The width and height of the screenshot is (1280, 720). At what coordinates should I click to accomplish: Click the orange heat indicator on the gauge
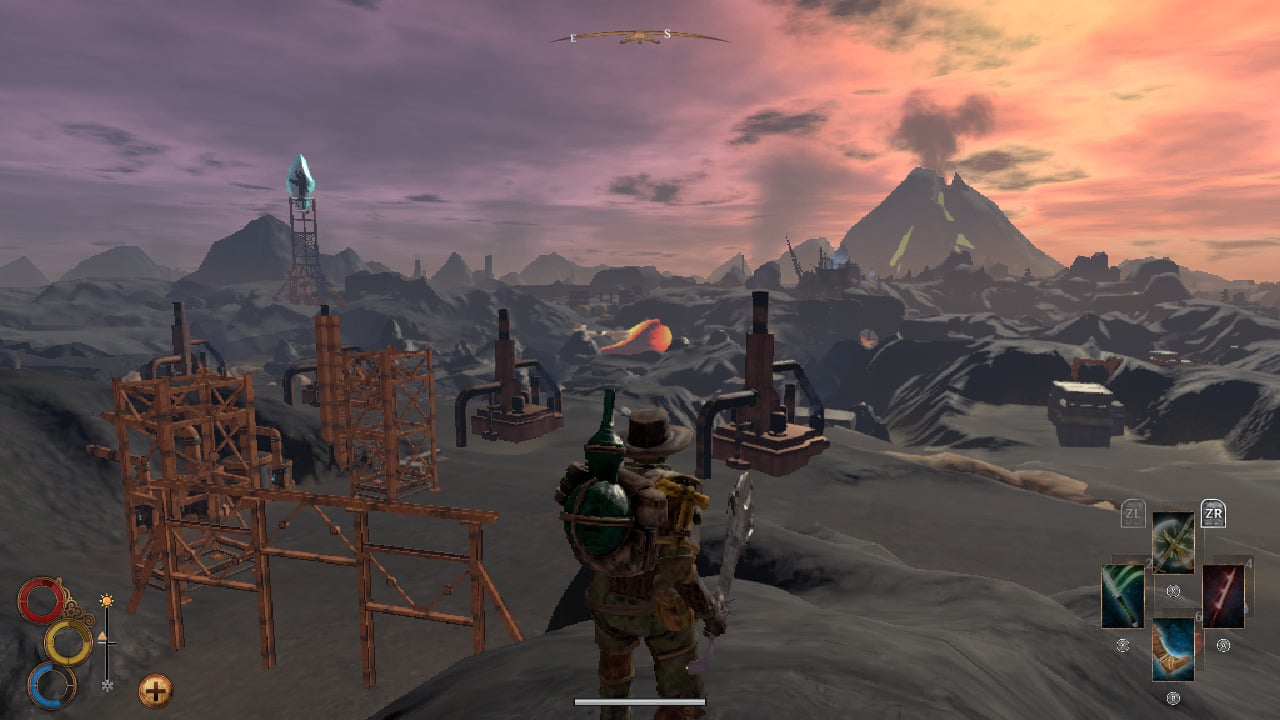[x=103, y=636]
